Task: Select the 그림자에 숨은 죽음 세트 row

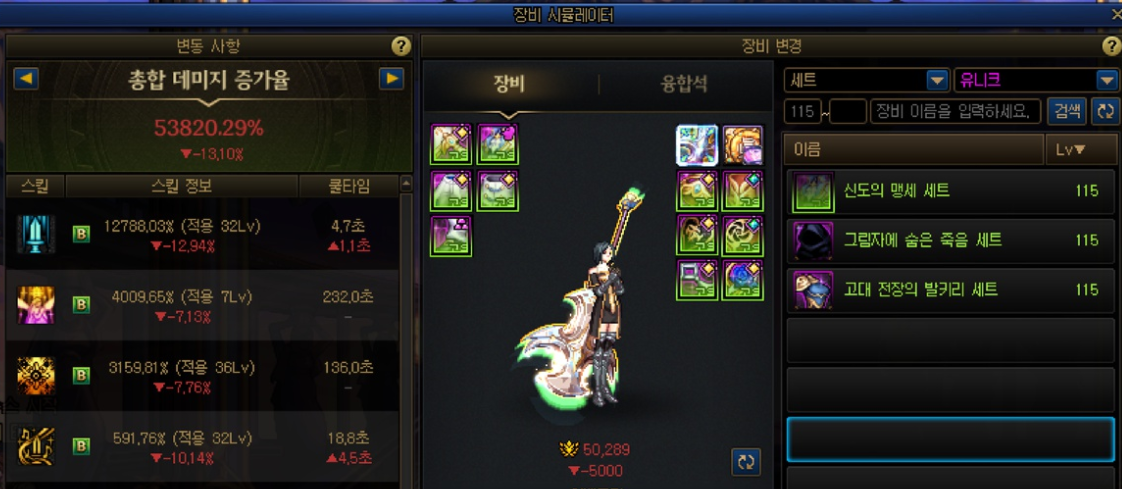Action: click(950, 241)
